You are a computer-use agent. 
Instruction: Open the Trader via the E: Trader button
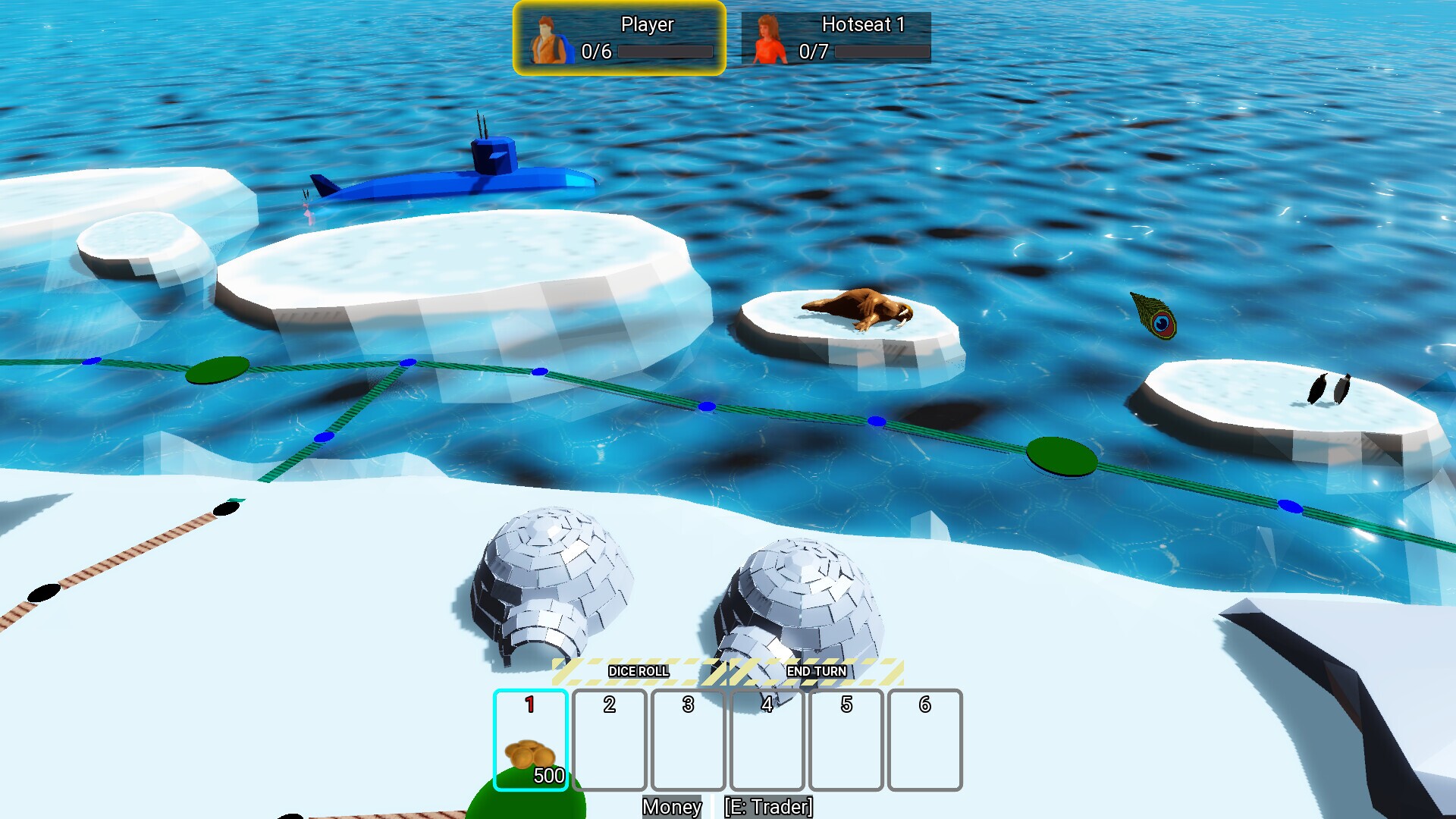point(768,808)
